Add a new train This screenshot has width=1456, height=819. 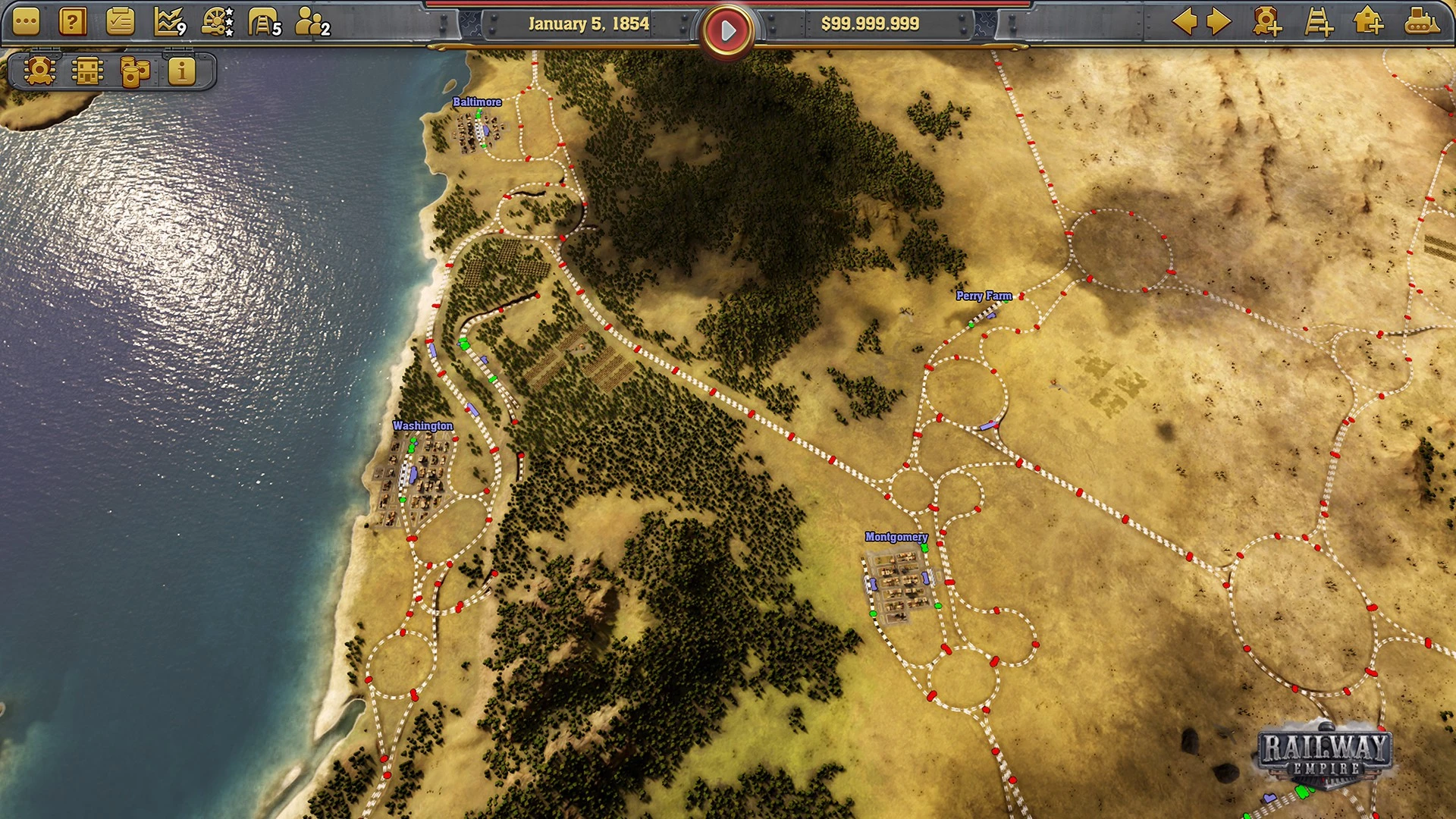(x=1266, y=22)
